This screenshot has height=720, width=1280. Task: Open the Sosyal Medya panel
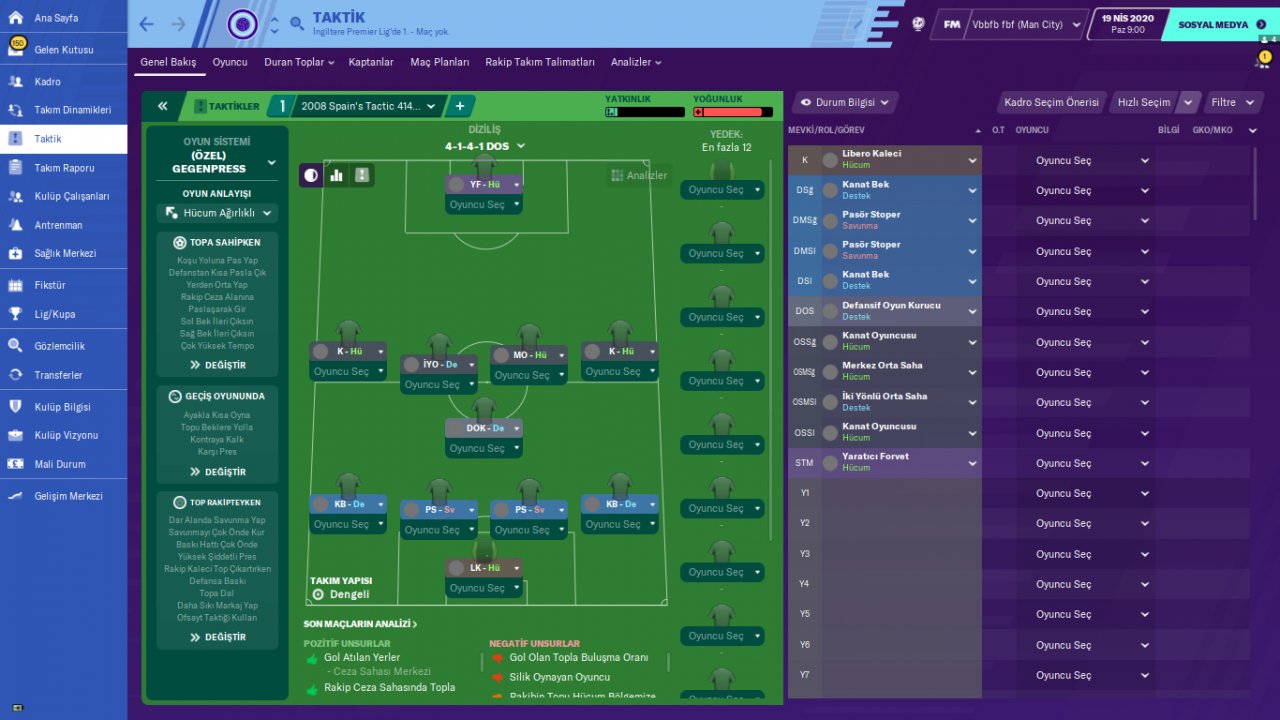click(1216, 25)
